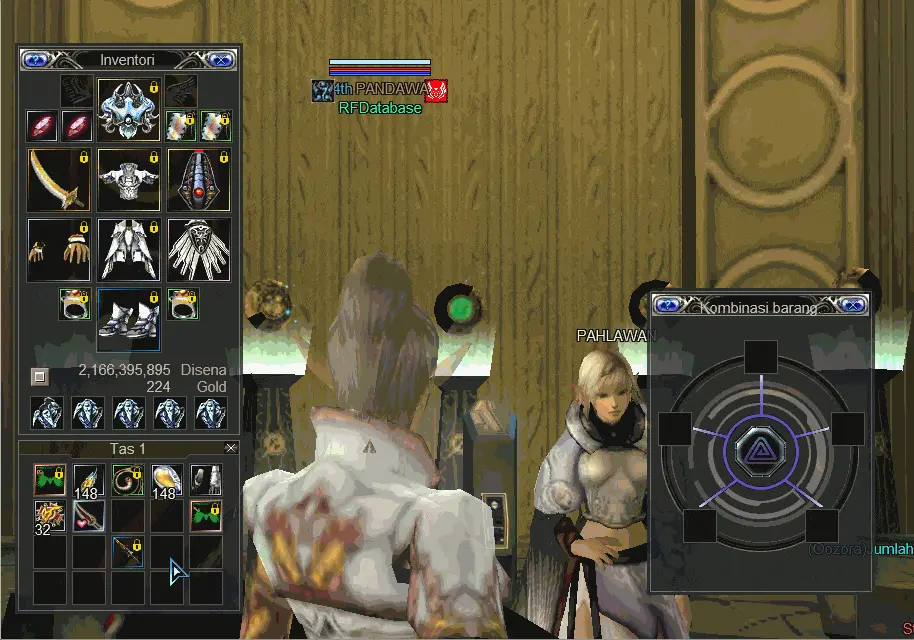Close the Inventori window
Viewport: 914px width, 640px height.
tap(224, 60)
